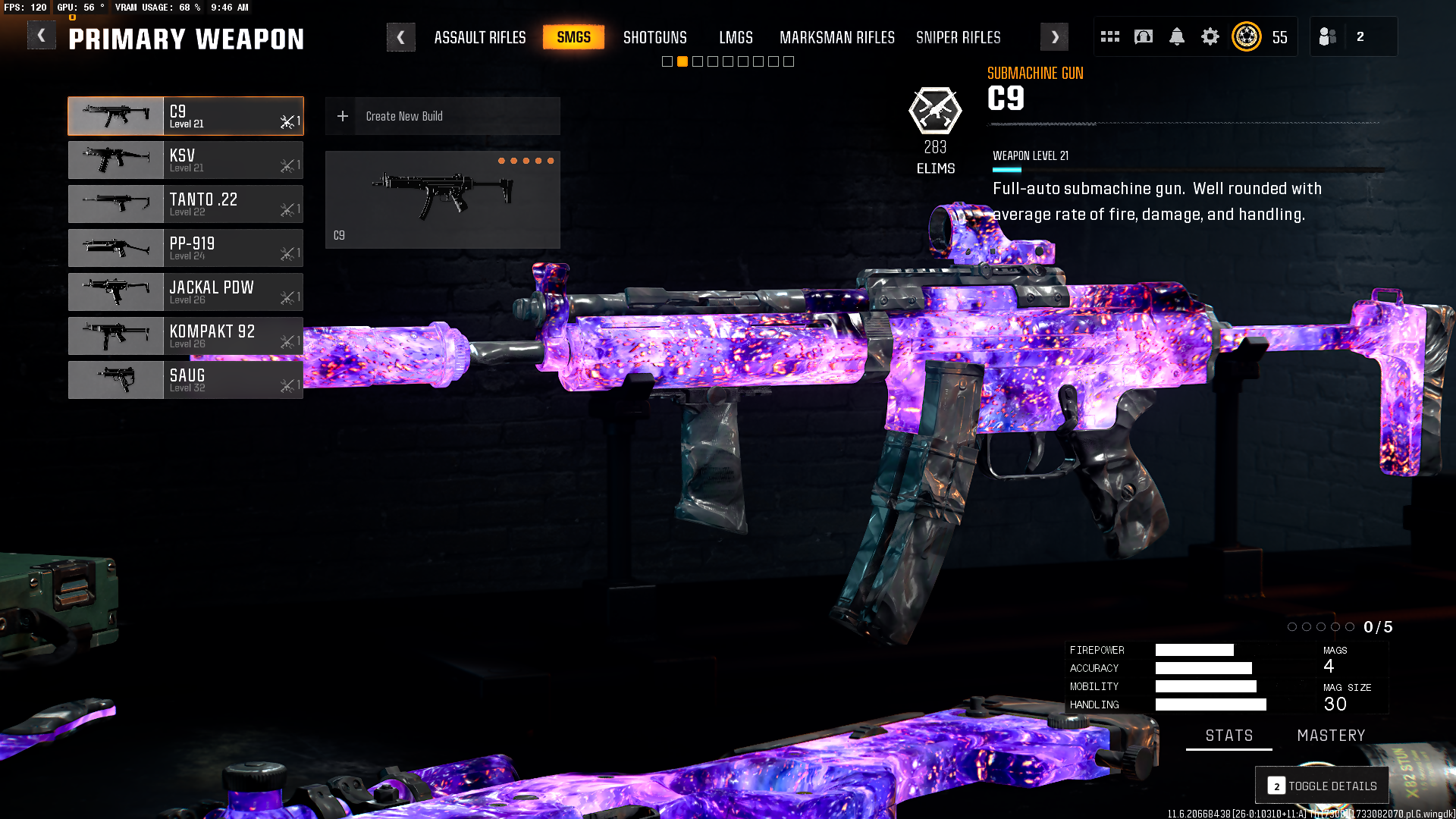Click the Toggle Details button
1456x819 pixels.
click(x=1322, y=786)
